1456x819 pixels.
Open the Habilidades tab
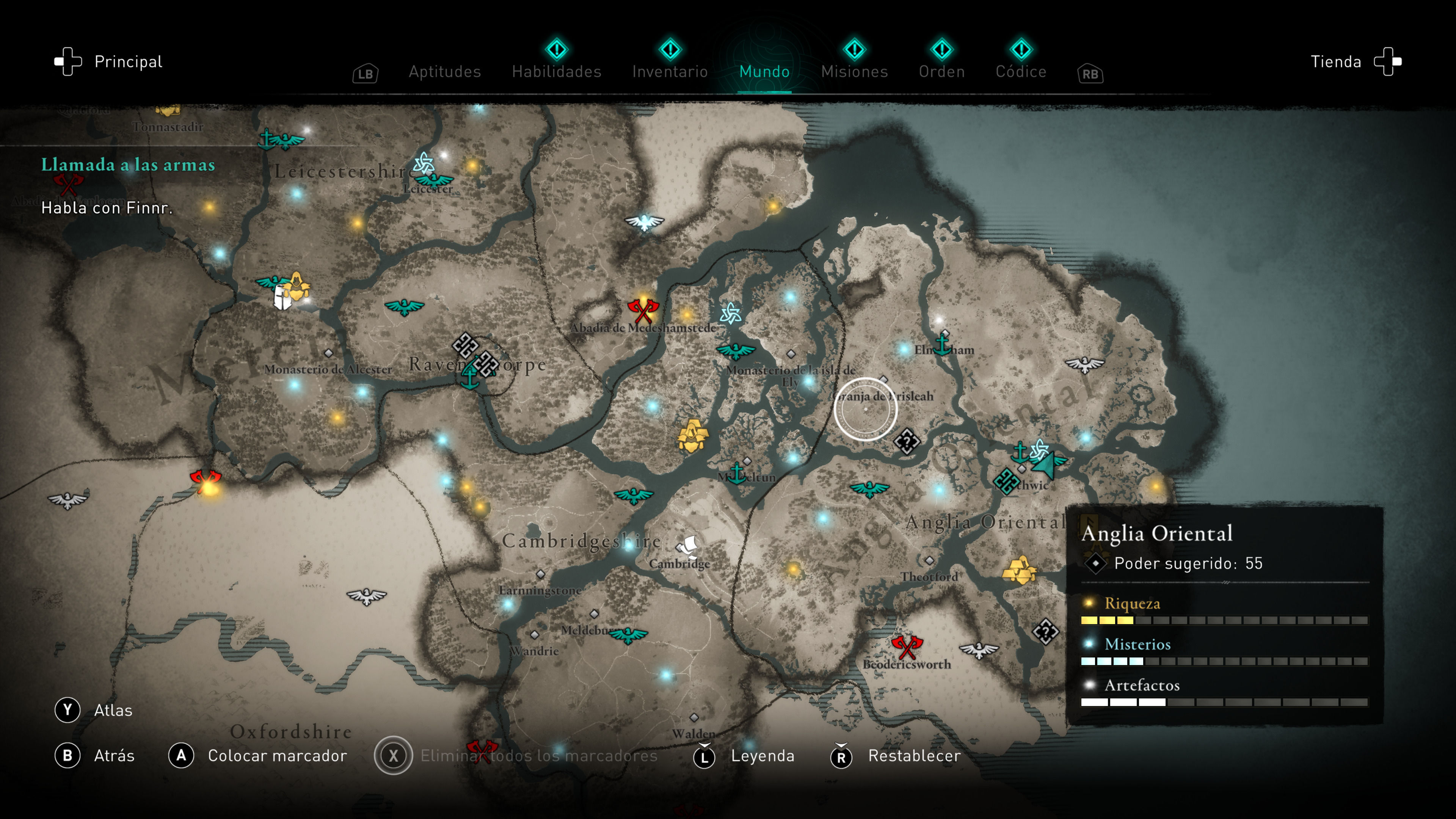pyautogui.click(x=556, y=72)
